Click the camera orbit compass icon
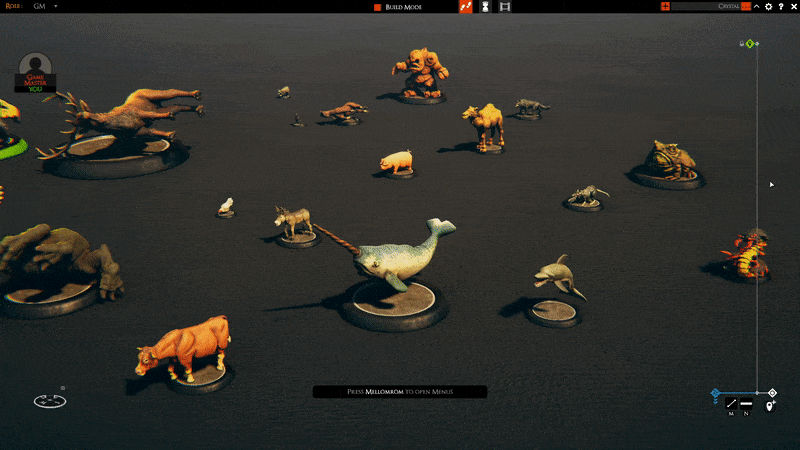Viewport: 800px width, 450px height. pos(49,400)
